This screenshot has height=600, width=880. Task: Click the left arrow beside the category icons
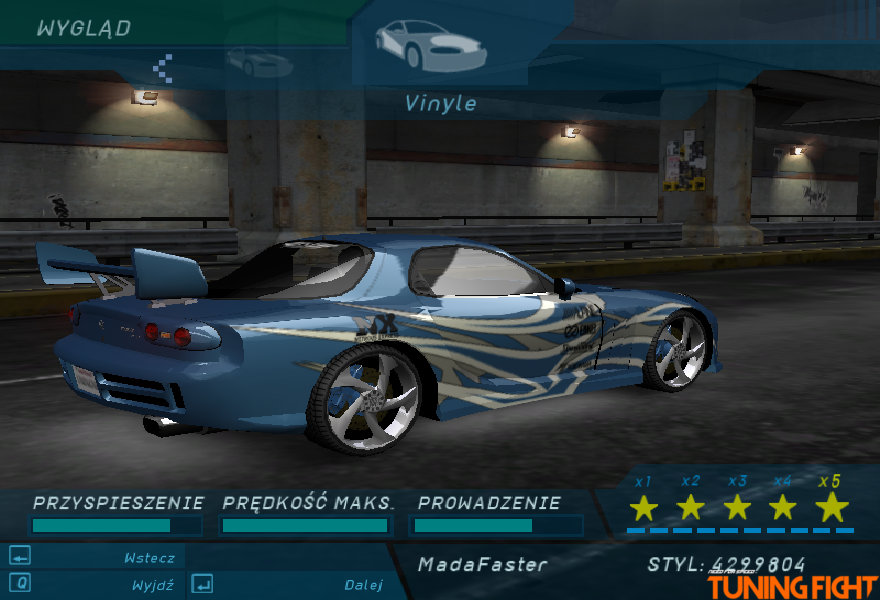click(163, 68)
